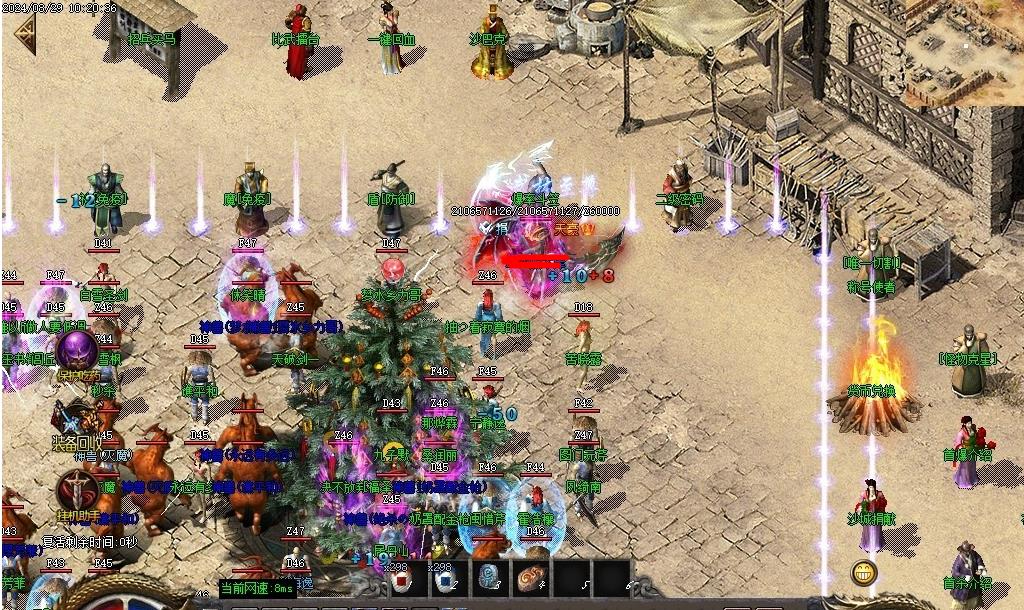Use the blue potion in hotbar slot 2

pyautogui.click(x=445, y=581)
